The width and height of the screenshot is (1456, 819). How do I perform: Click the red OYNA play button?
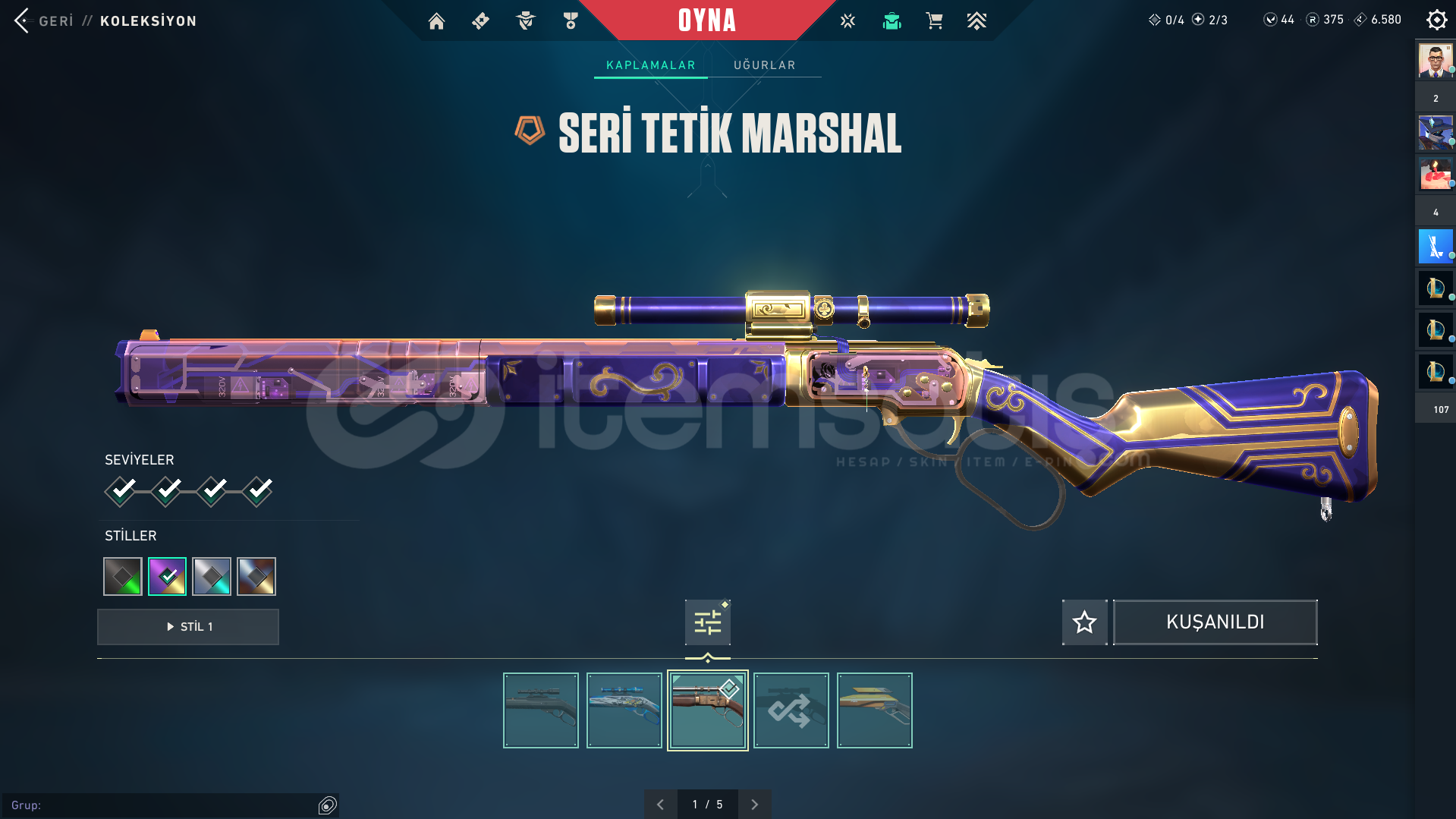[x=706, y=20]
